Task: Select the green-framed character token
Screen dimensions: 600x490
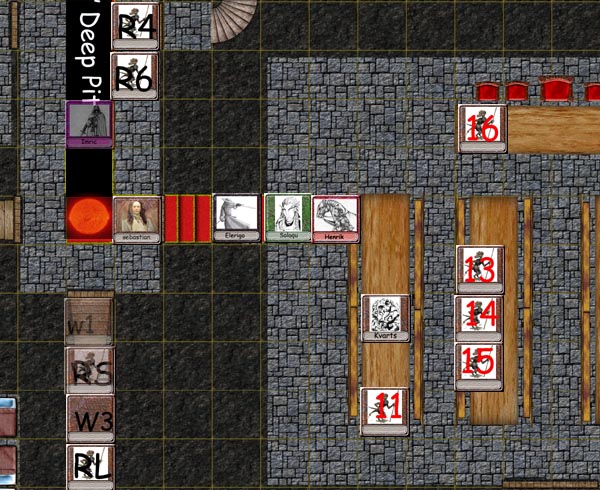Action: [x=287, y=218]
